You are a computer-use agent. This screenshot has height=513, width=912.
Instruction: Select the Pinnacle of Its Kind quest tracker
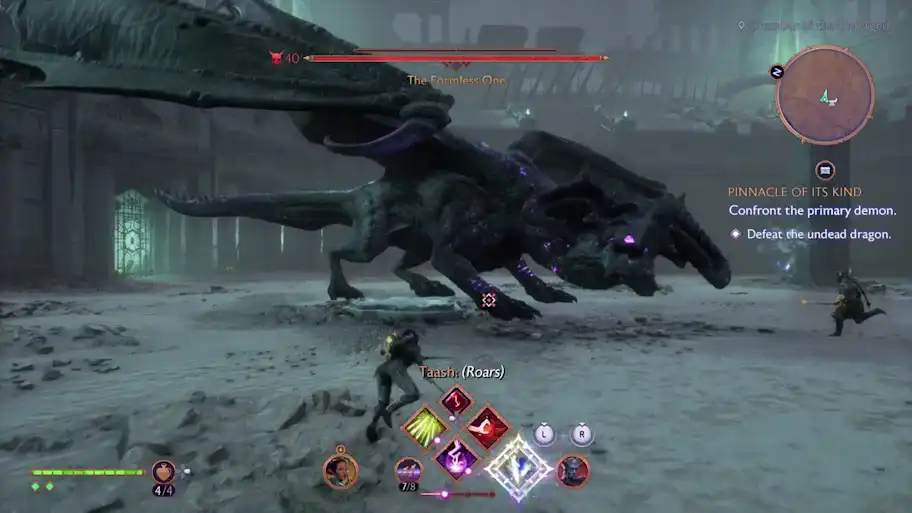[794, 191]
